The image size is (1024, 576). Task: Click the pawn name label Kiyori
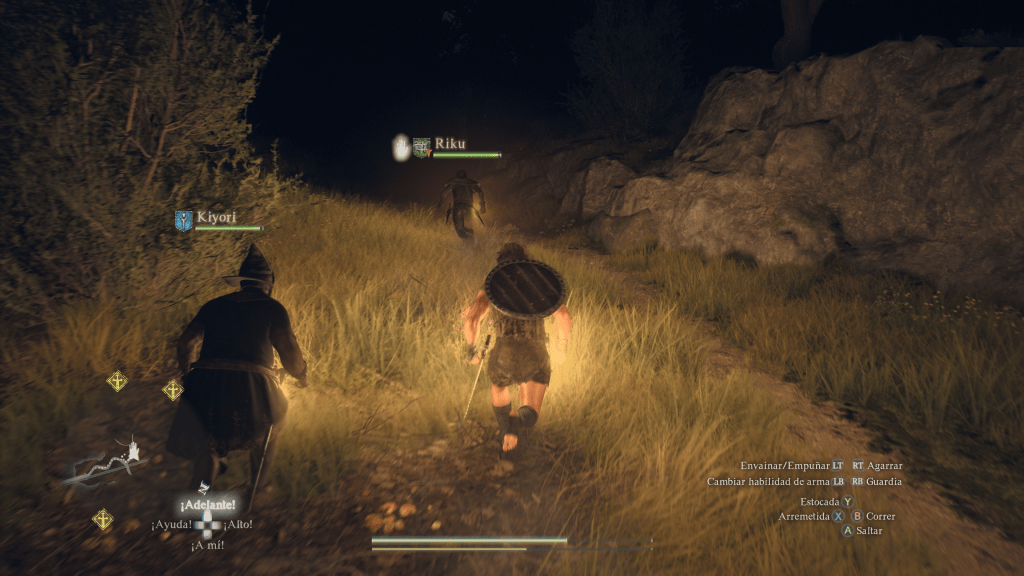pos(215,215)
